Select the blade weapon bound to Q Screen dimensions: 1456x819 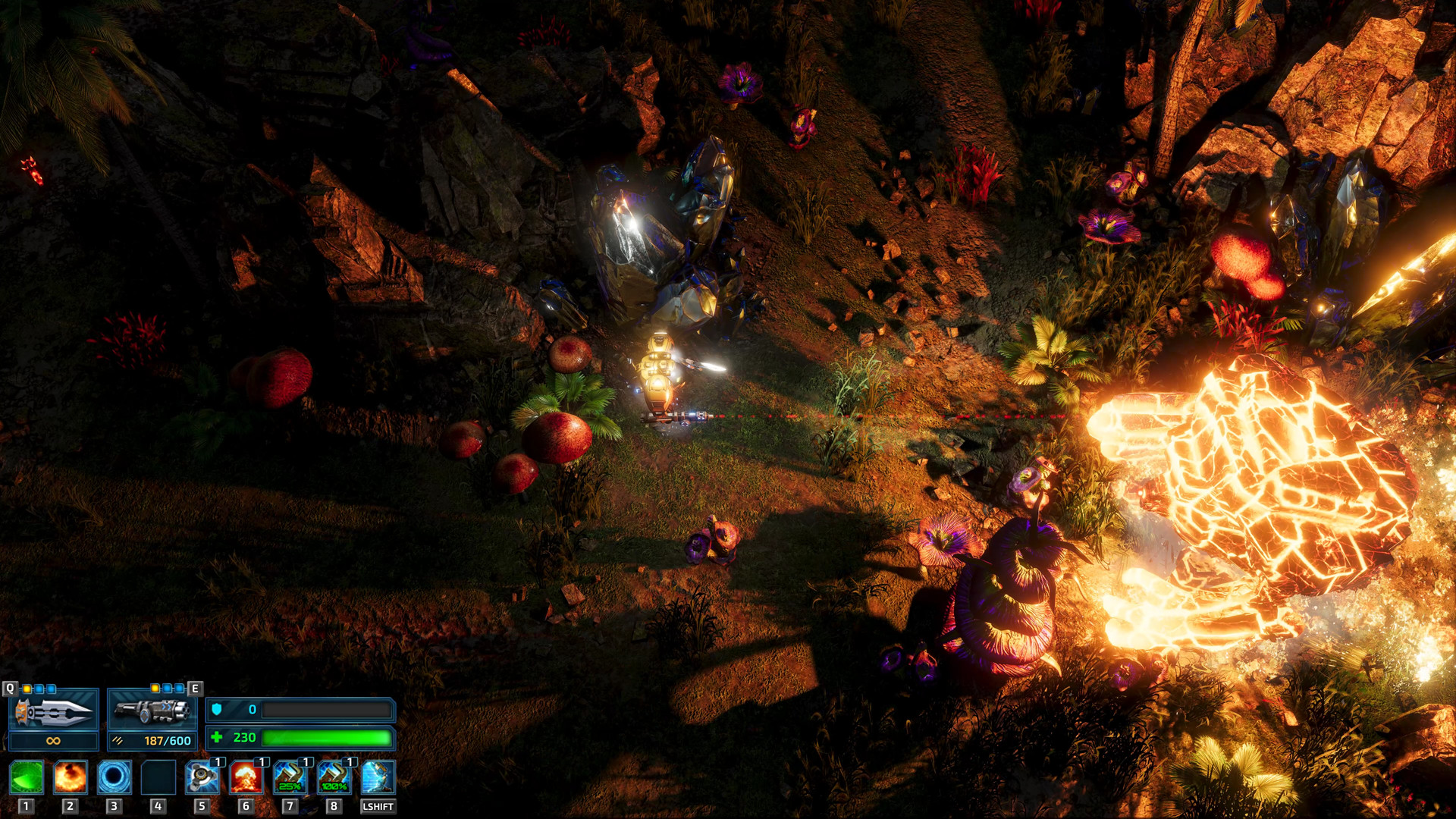[53, 711]
